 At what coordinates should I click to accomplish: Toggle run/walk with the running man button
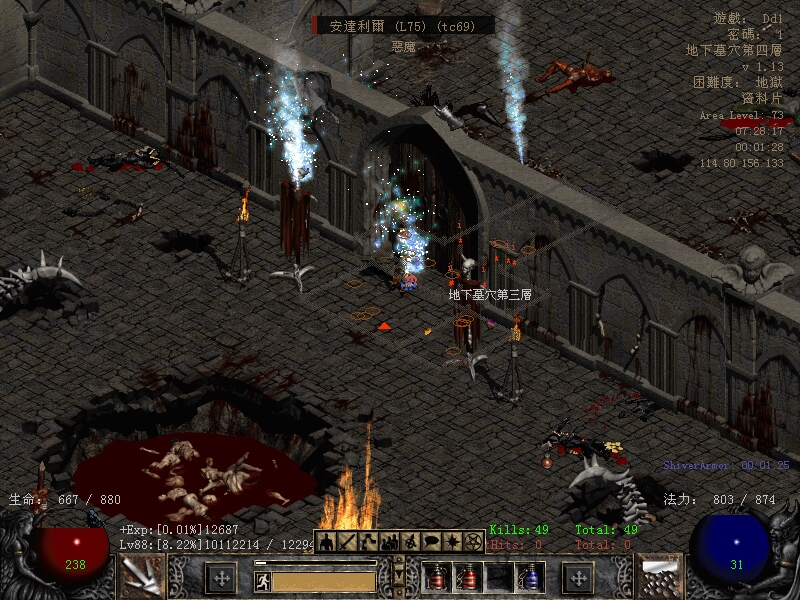(x=262, y=580)
